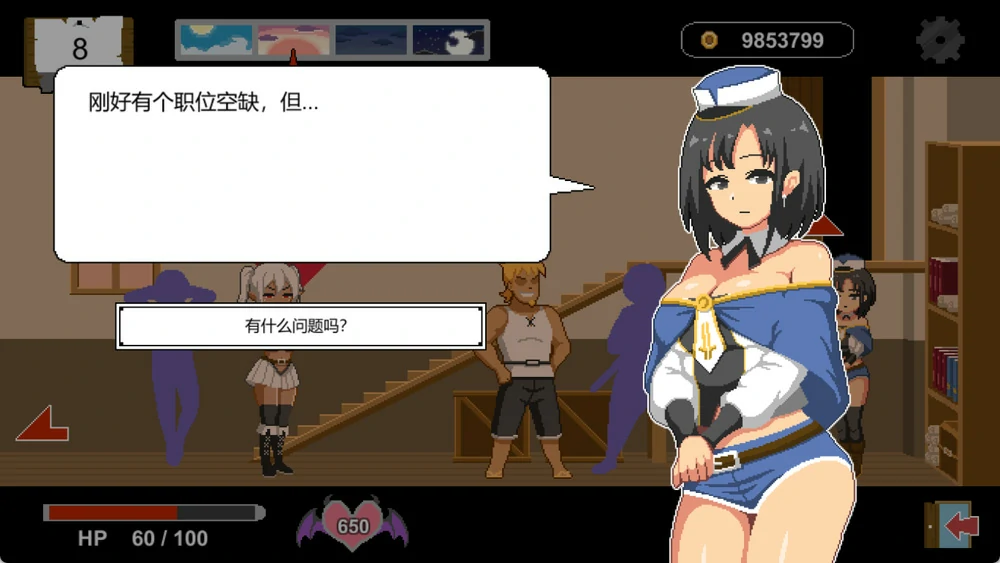Open the gear settings menu
Viewport: 1000px width, 563px height.
pos(940,41)
